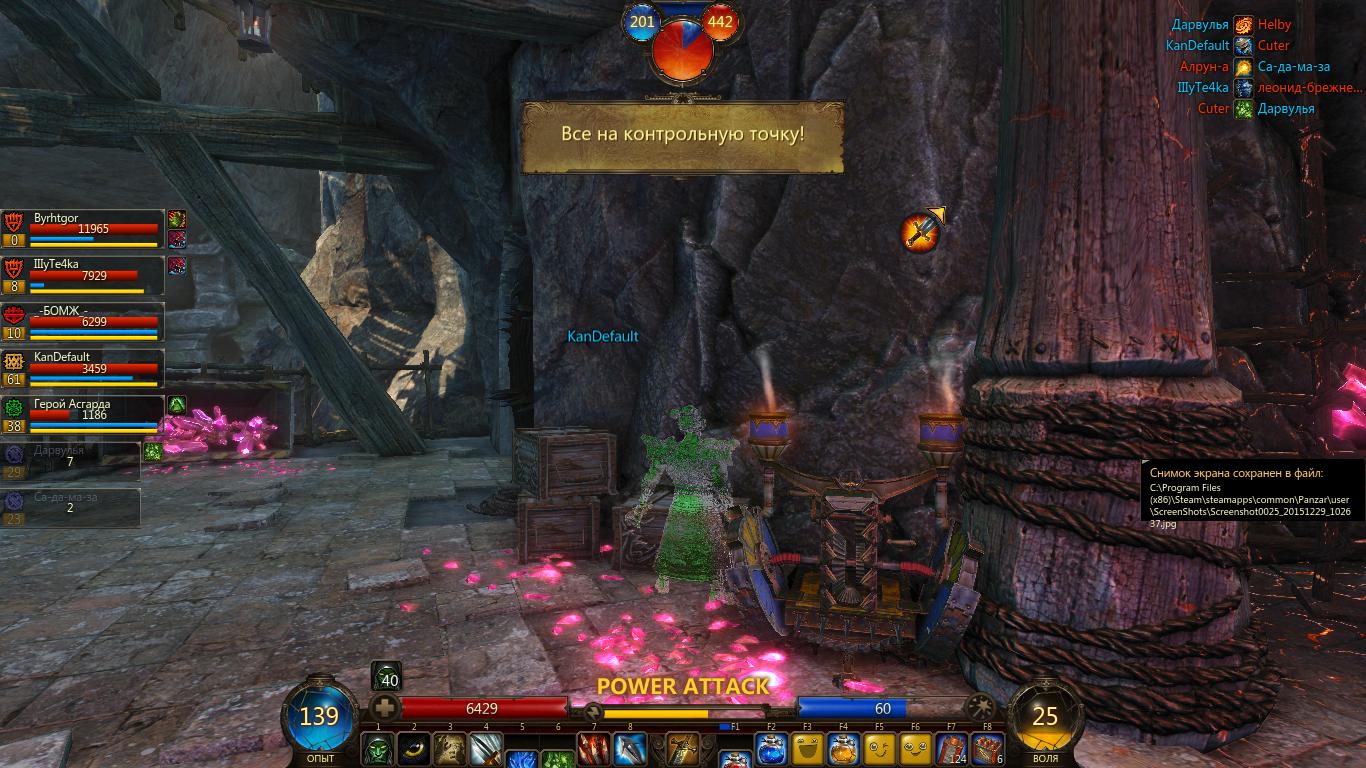Activate the green hooded face ability
Image resolution: width=1366 pixels, height=768 pixels.
[x=378, y=749]
